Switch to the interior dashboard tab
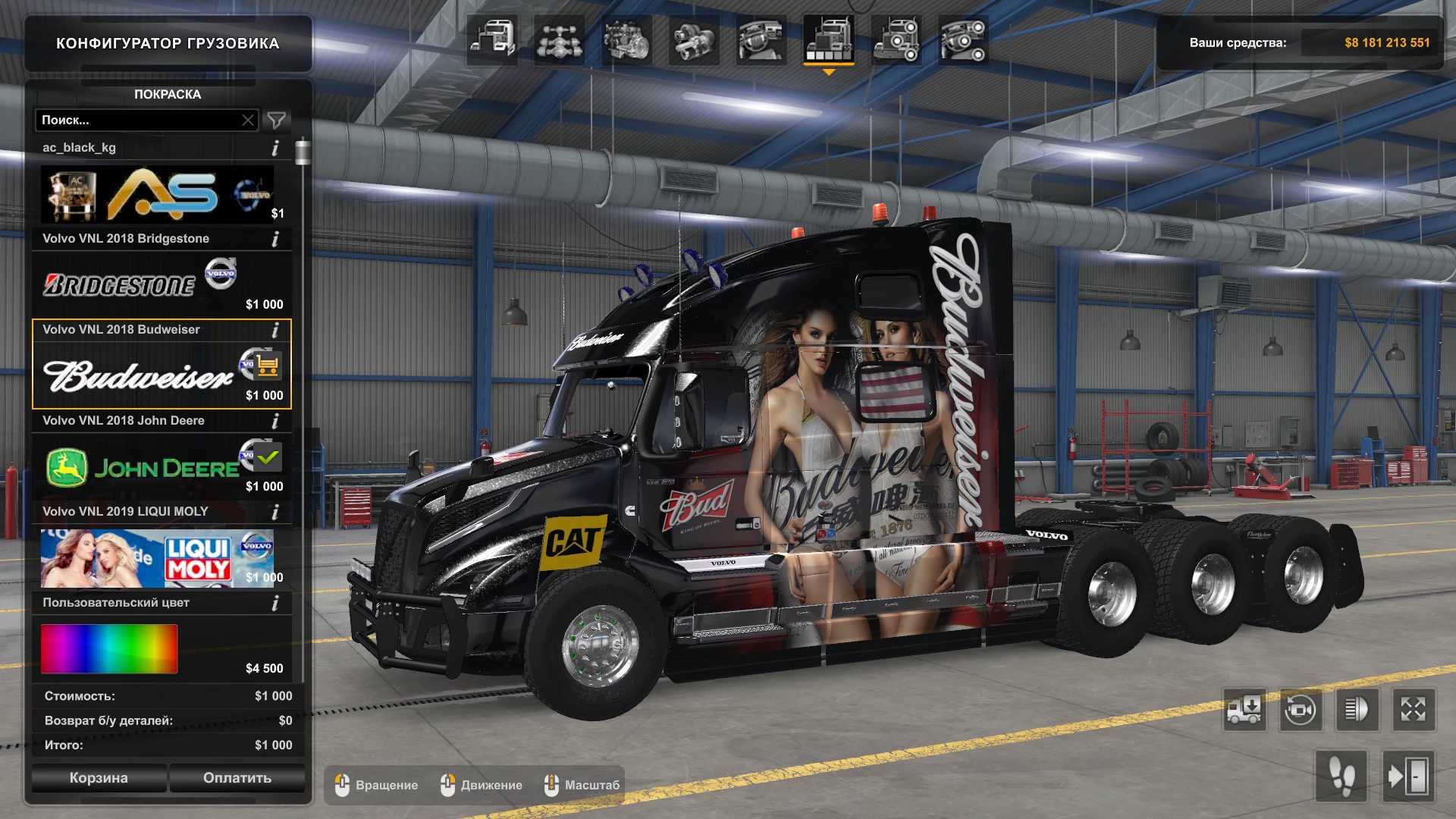Viewport: 1456px width, 819px height. [x=761, y=39]
